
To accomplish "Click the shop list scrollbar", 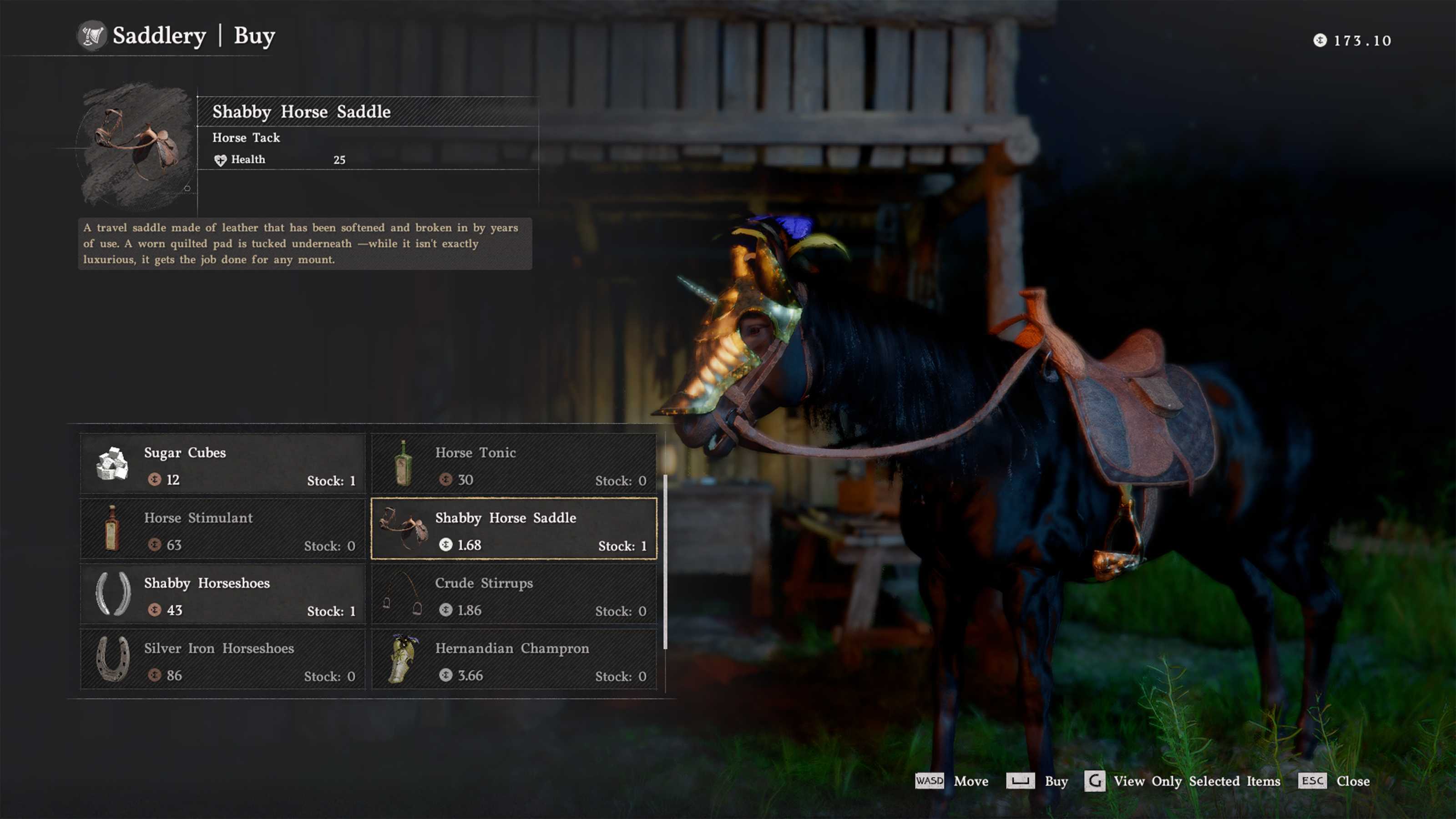I will tap(665, 561).
